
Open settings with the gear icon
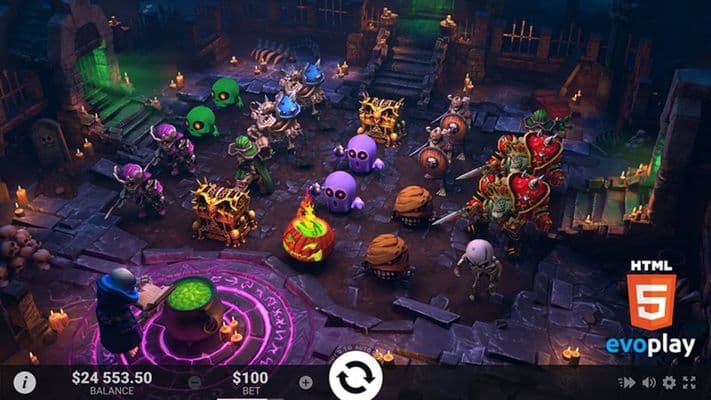point(669,382)
